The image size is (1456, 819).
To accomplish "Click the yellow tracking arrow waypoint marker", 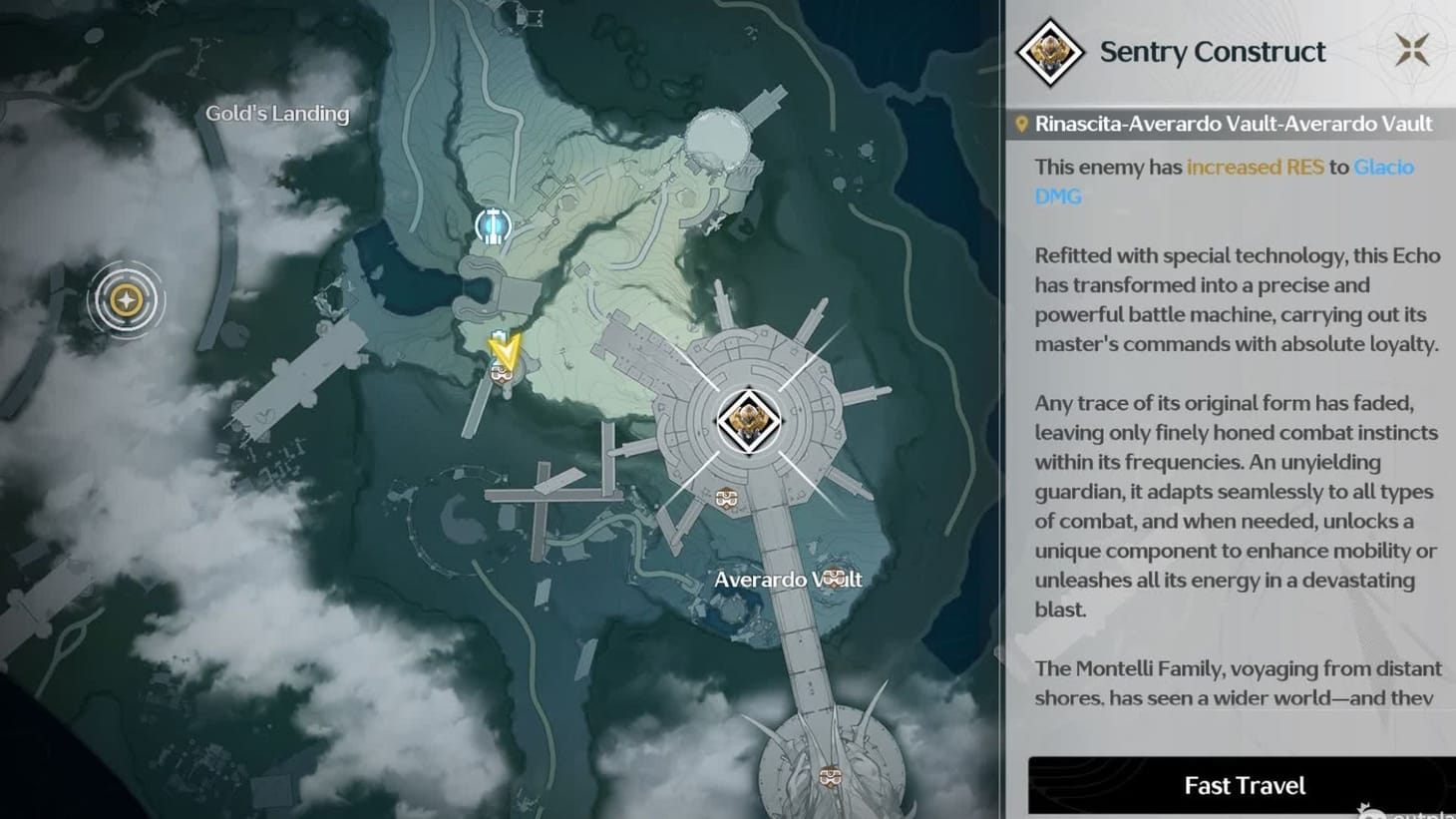I will pyautogui.click(x=505, y=349).
